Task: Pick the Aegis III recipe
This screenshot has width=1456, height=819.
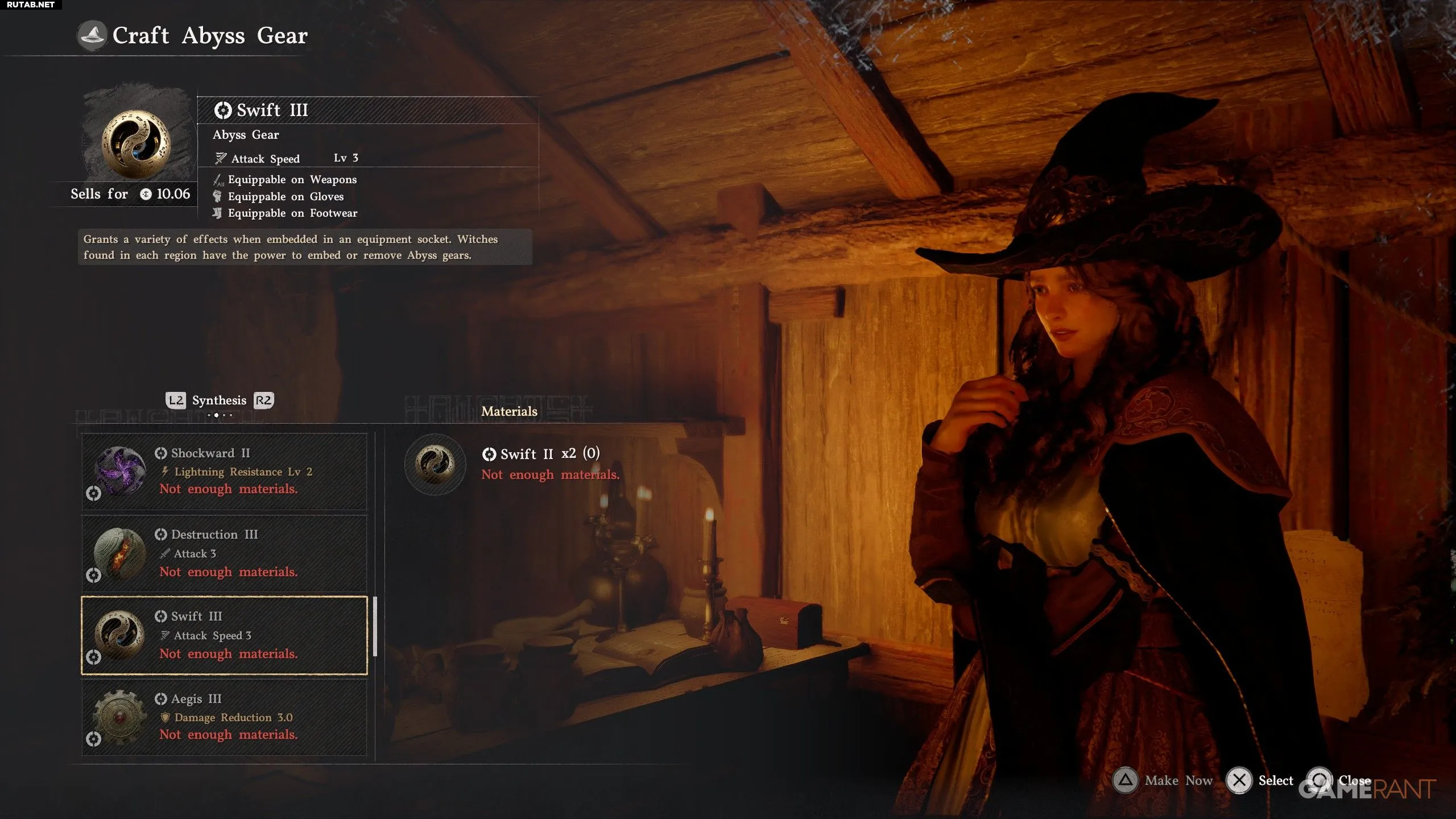Action: point(224,717)
